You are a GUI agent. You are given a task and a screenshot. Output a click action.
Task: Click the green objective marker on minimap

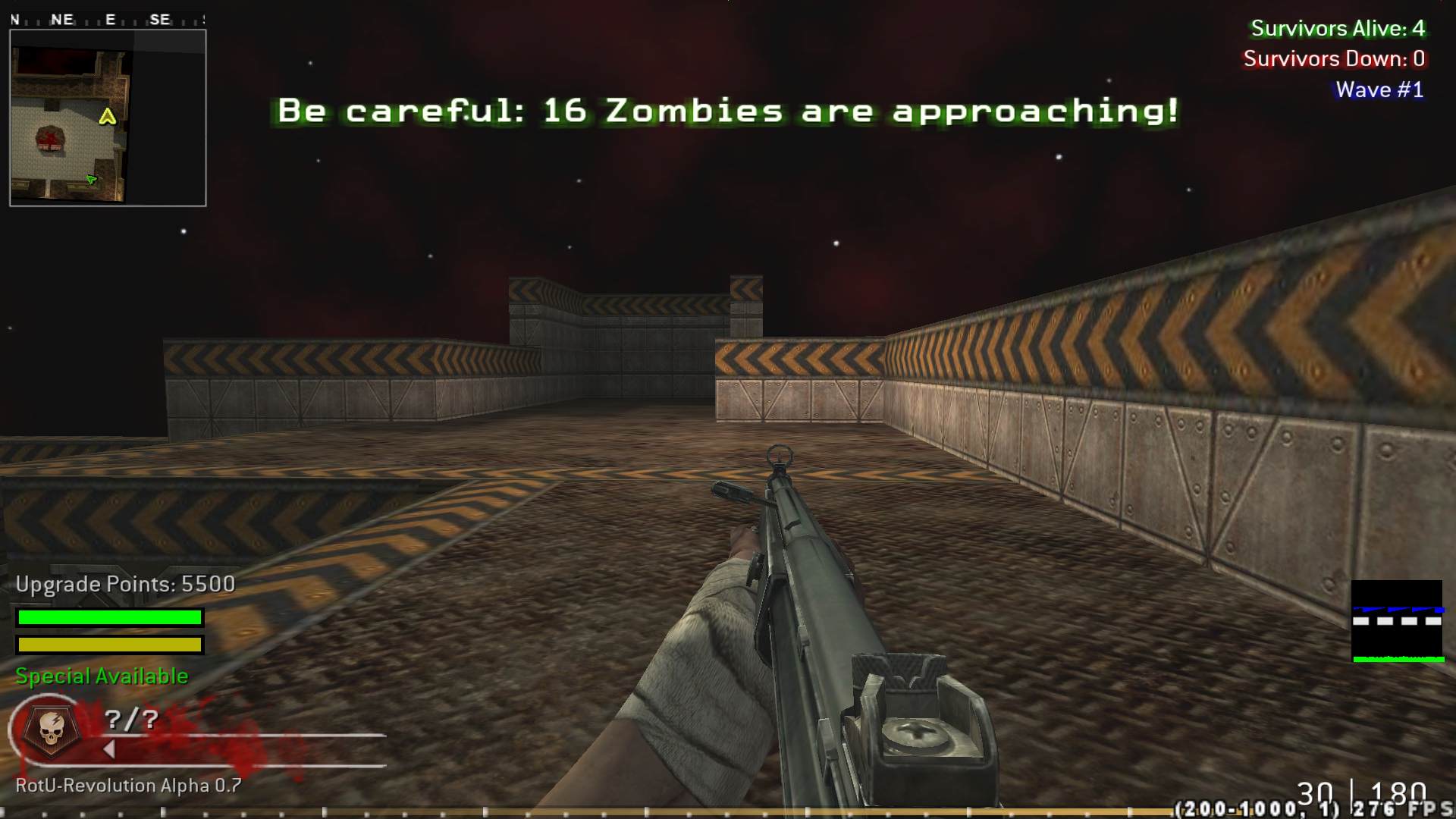coord(89,179)
